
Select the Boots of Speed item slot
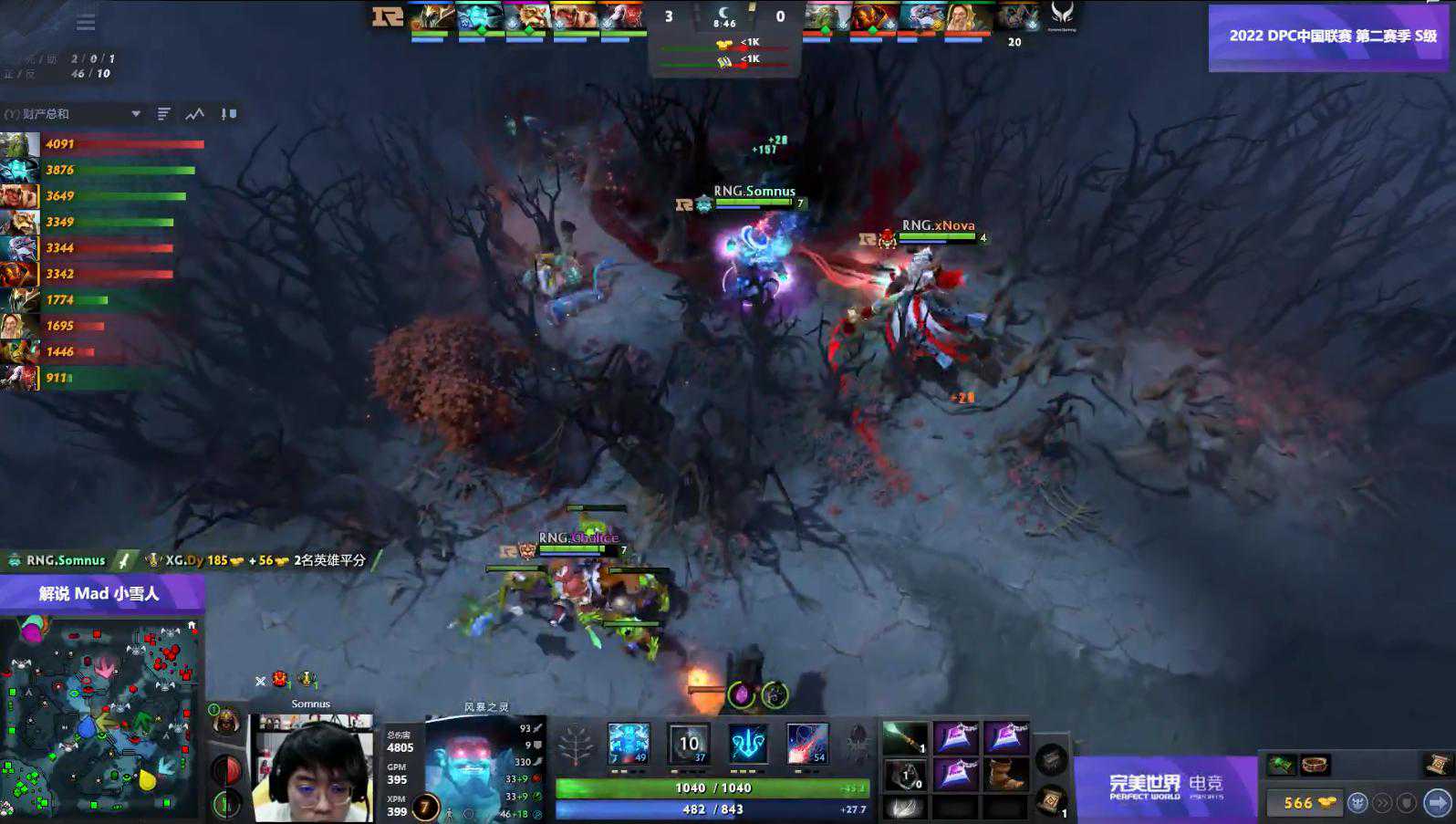1006,775
